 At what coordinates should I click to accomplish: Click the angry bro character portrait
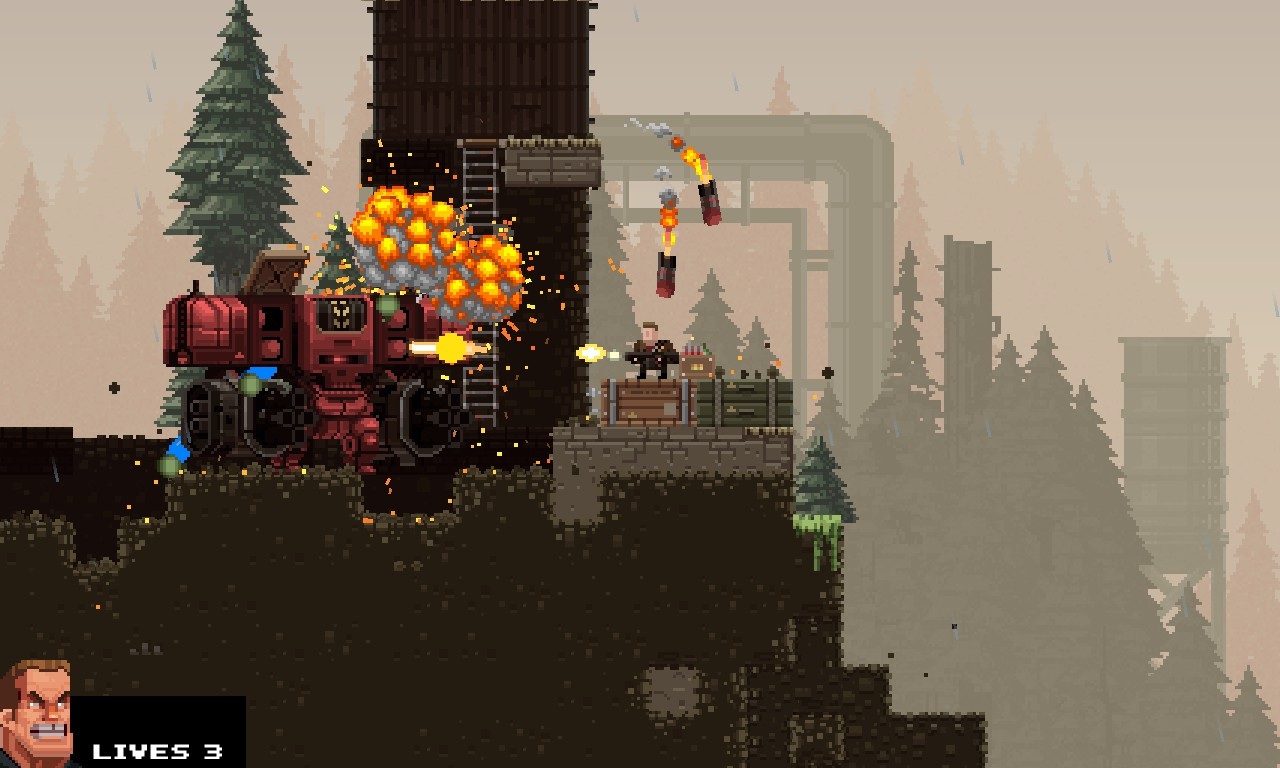pyautogui.click(x=36, y=712)
